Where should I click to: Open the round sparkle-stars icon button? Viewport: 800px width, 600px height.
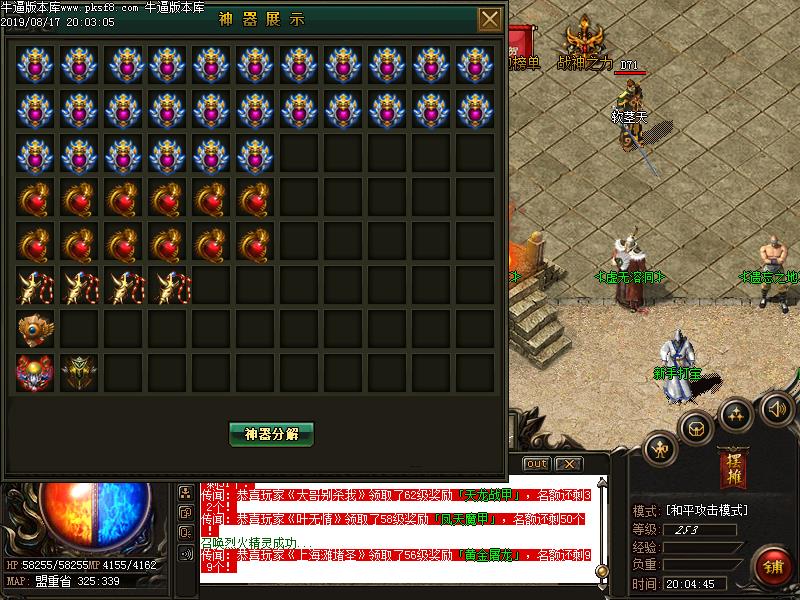coord(736,414)
